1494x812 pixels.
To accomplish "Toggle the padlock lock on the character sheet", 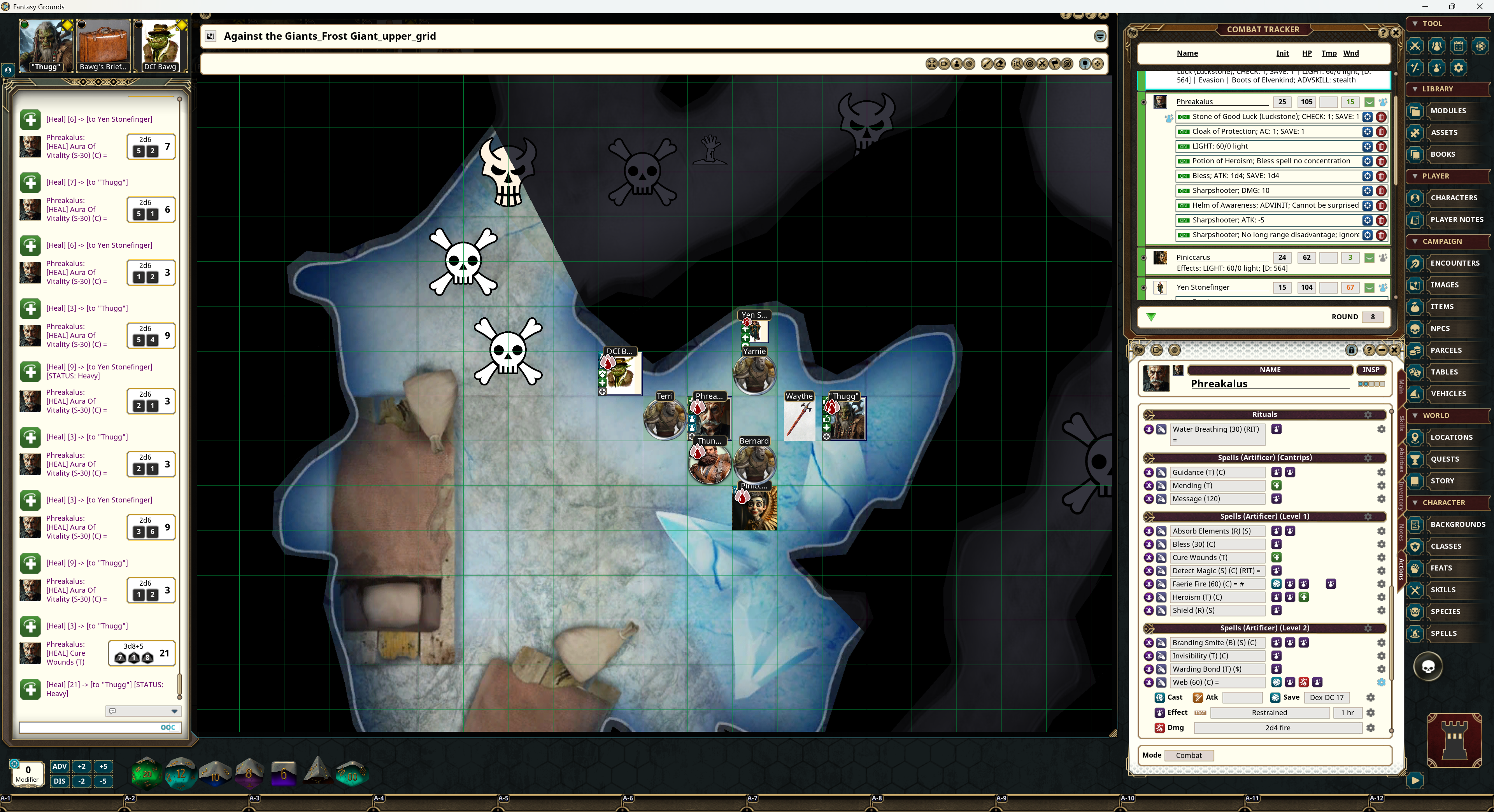I will coord(1351,350).
